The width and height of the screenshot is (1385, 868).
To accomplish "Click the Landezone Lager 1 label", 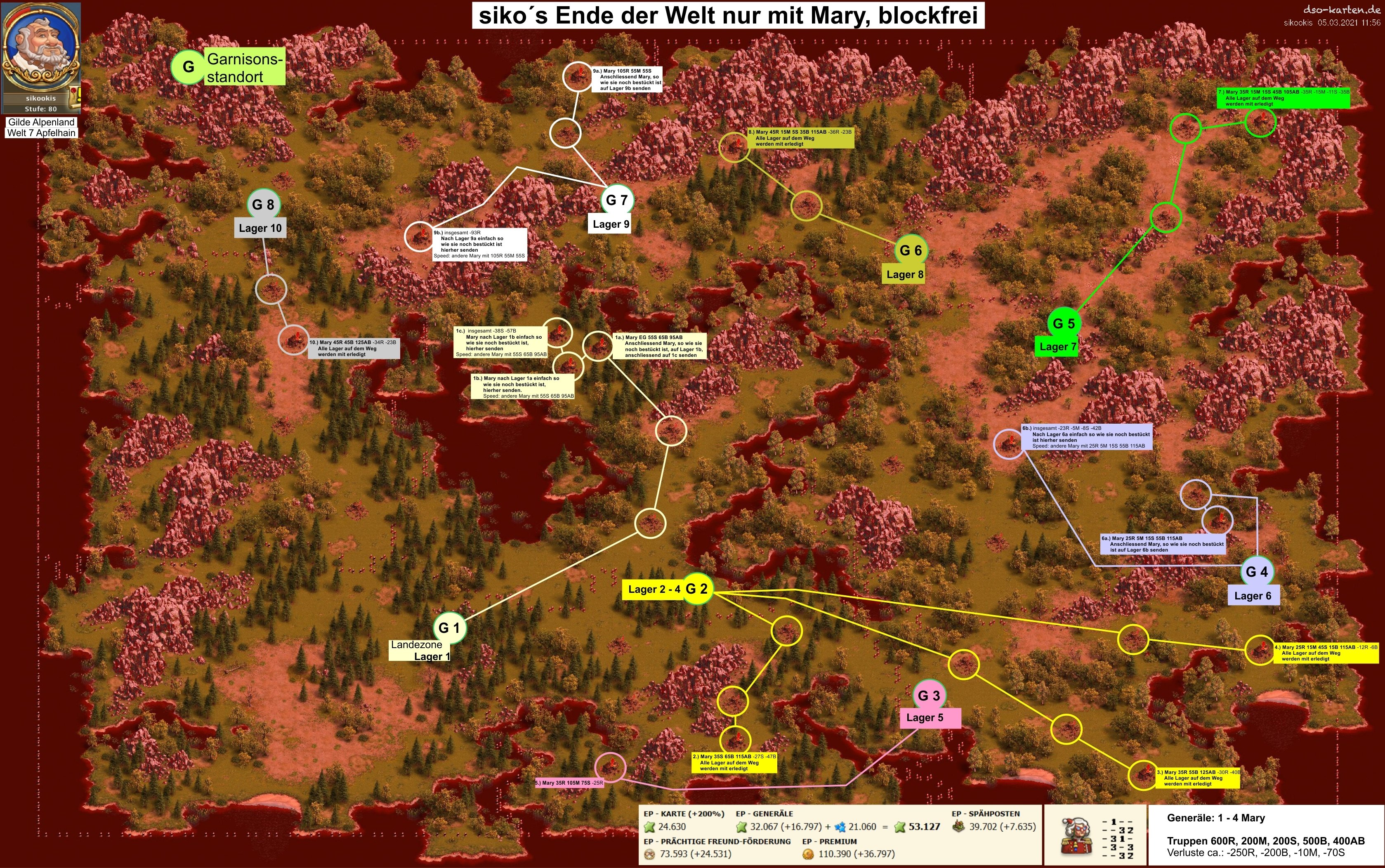I will pos(420,651).
